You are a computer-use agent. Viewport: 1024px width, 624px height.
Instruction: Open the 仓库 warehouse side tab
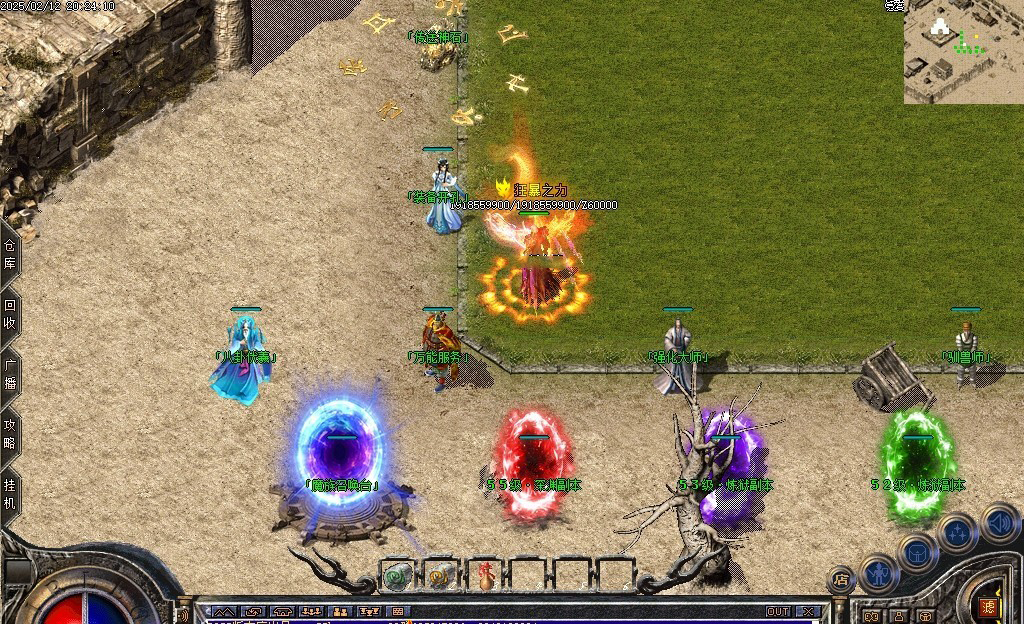10,256
